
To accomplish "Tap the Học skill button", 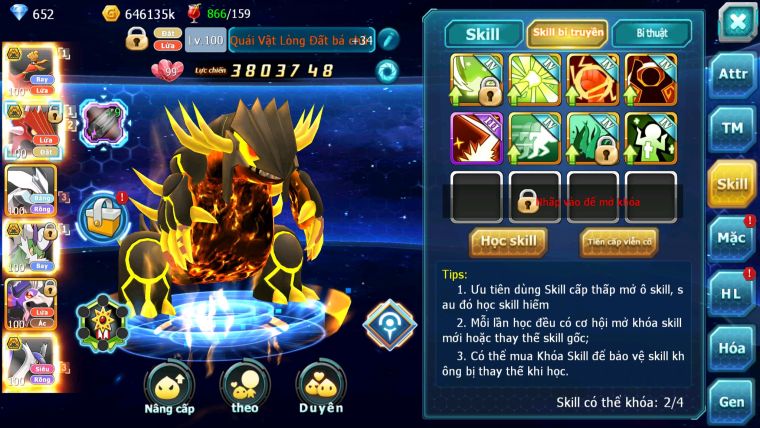I will point(508,241).
